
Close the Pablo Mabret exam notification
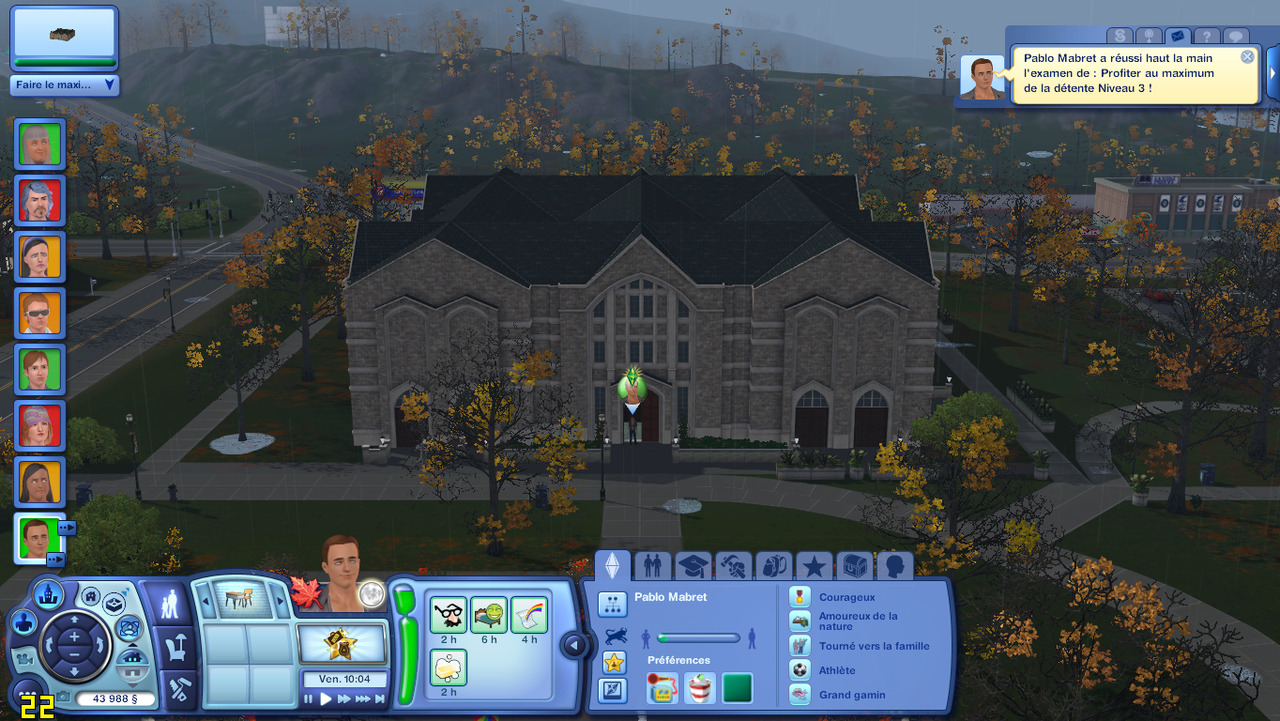tap(1247, 57)
